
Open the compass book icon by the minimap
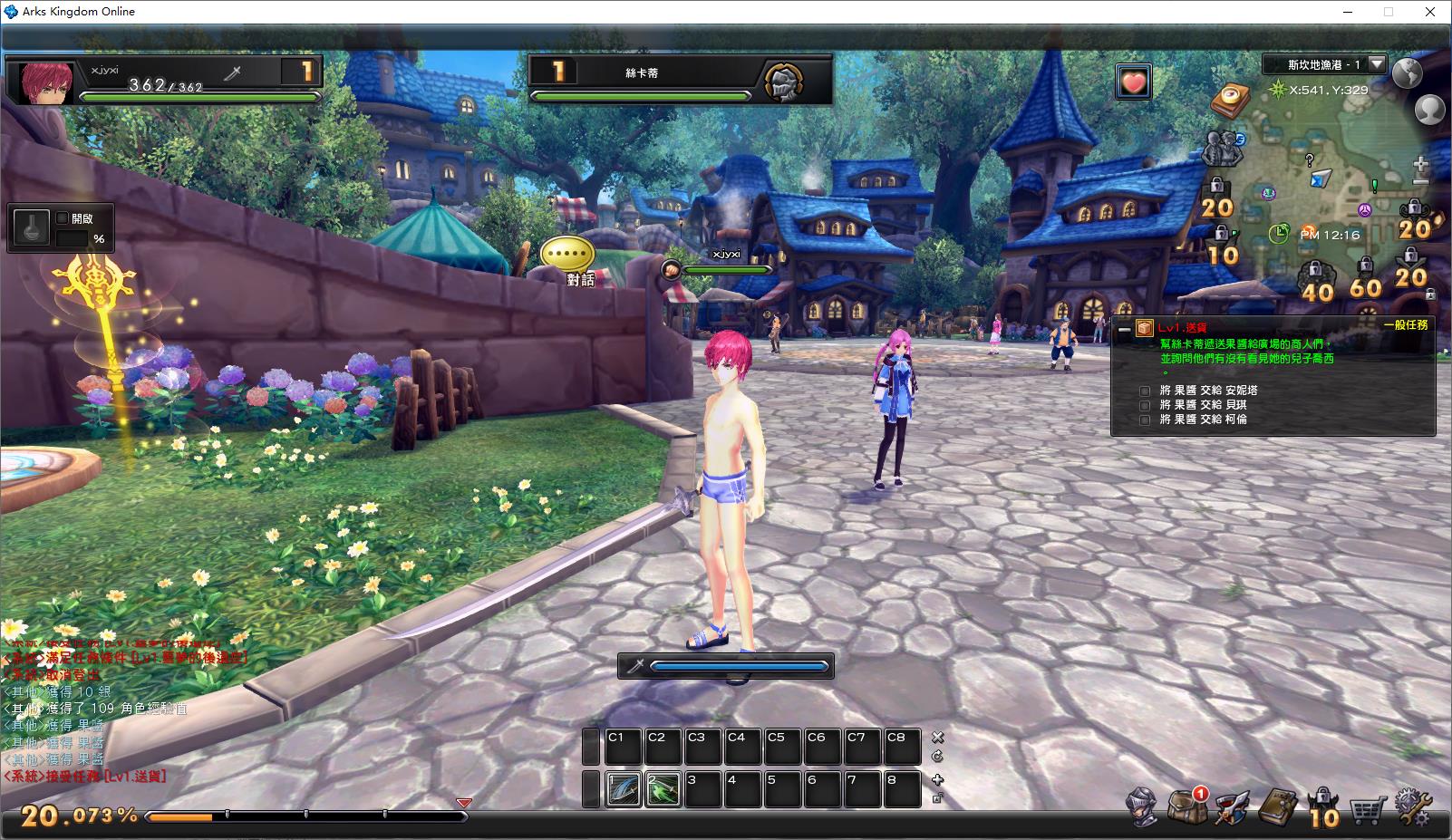point(1228,100)
